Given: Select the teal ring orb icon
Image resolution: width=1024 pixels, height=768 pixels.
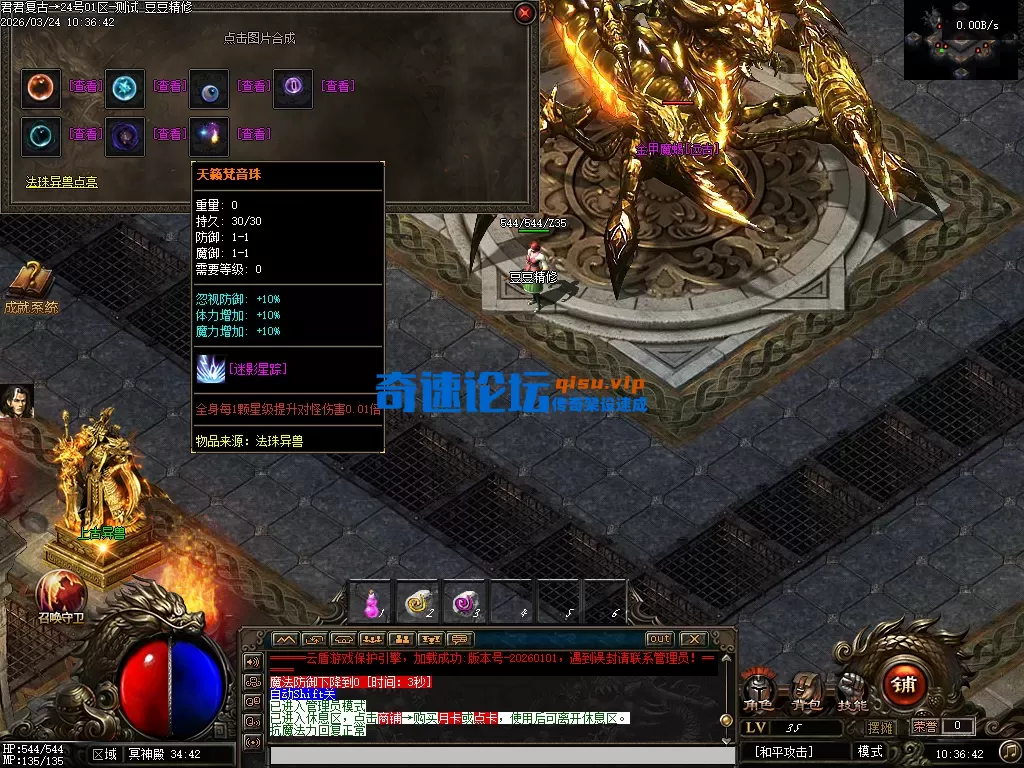Looking at the screenshot, I should tap(41, 134).
